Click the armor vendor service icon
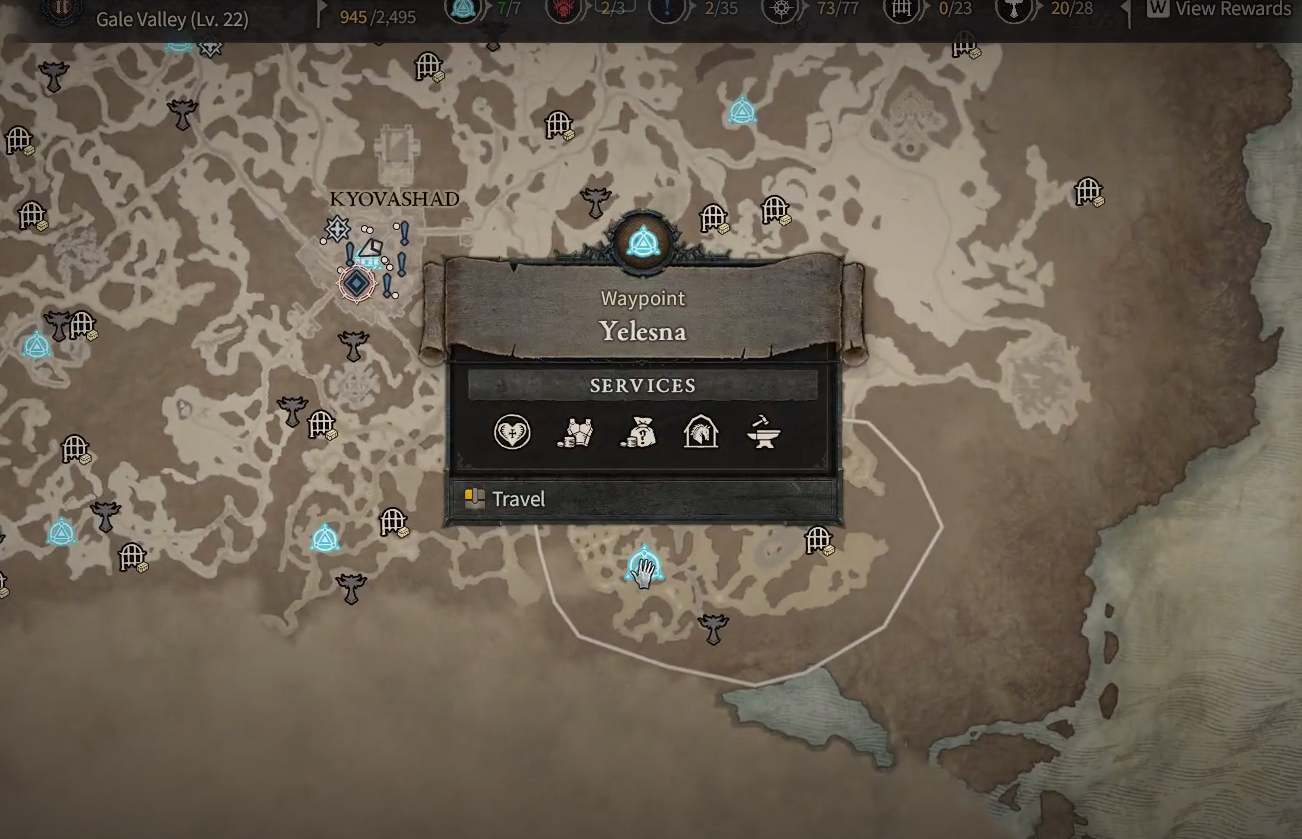 click(575, 432)
